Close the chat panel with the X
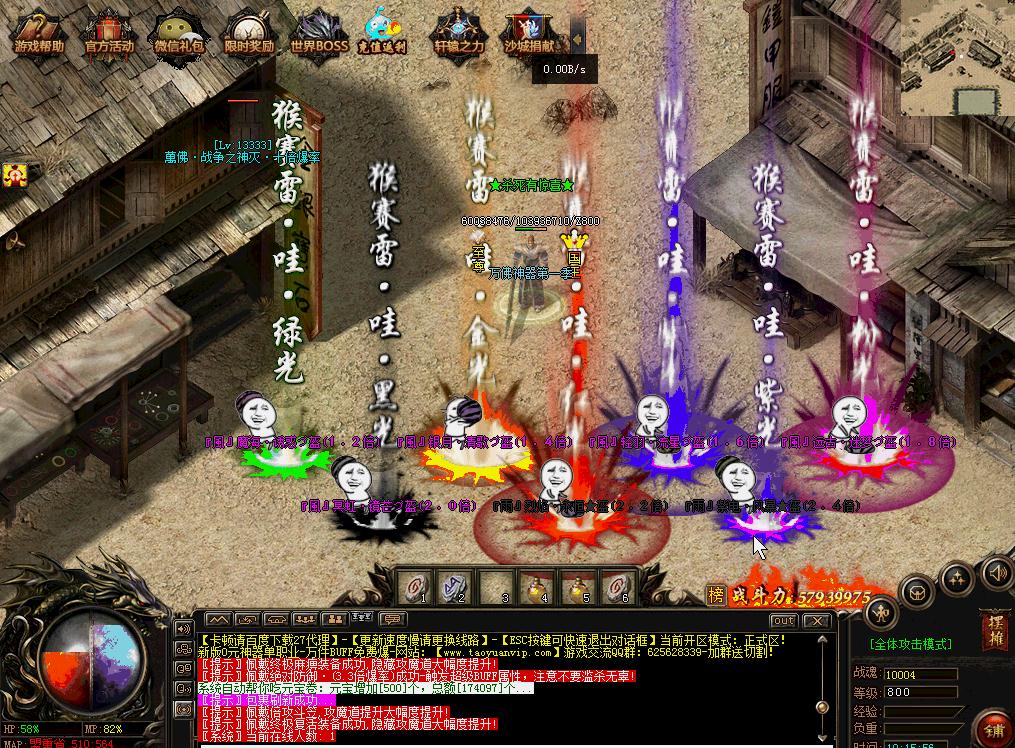Image resolution: width=1015 pixels, height=748 pixels. 816,621
